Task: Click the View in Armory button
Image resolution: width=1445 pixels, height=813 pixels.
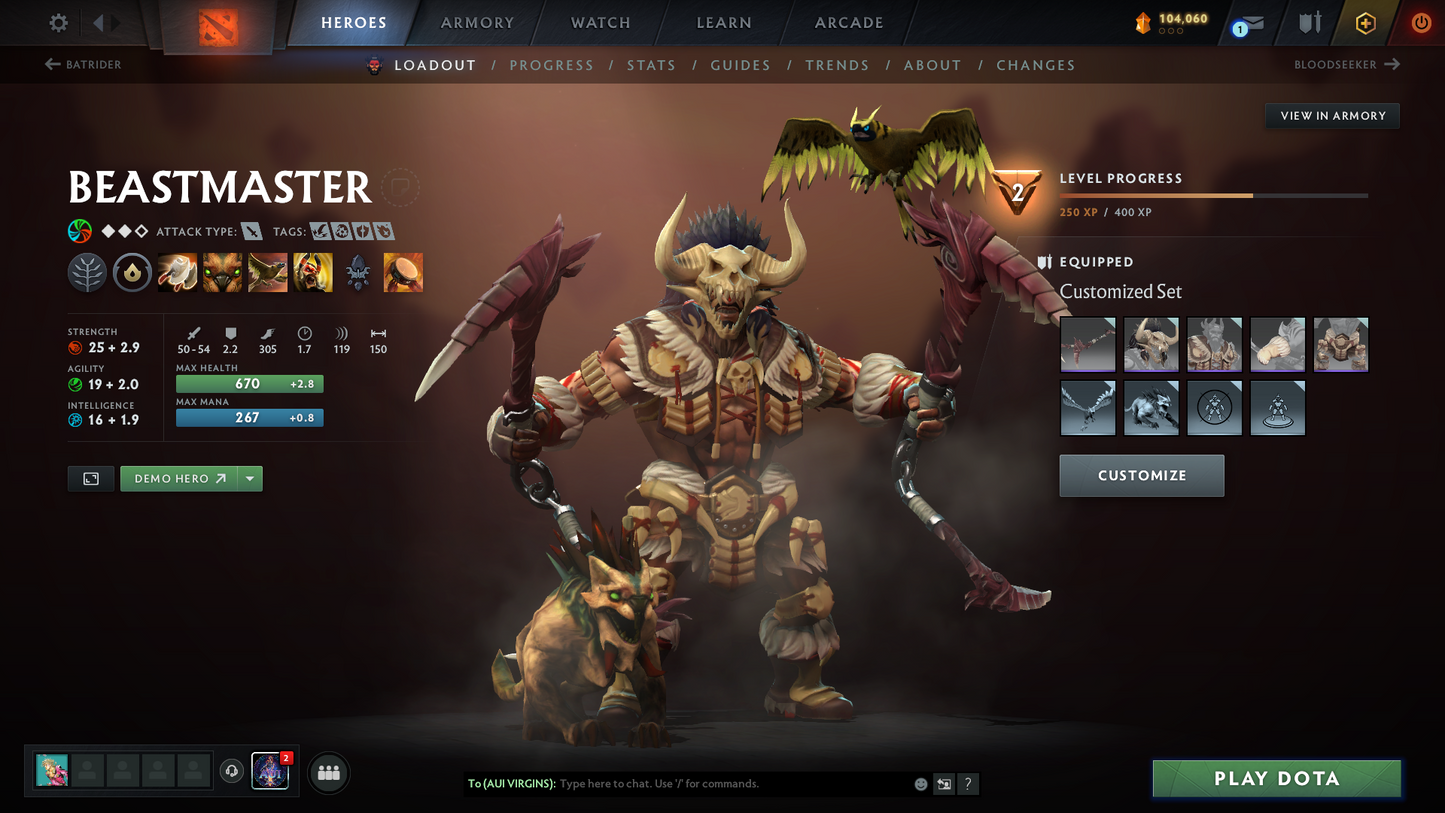Action: click(1332, 115)
